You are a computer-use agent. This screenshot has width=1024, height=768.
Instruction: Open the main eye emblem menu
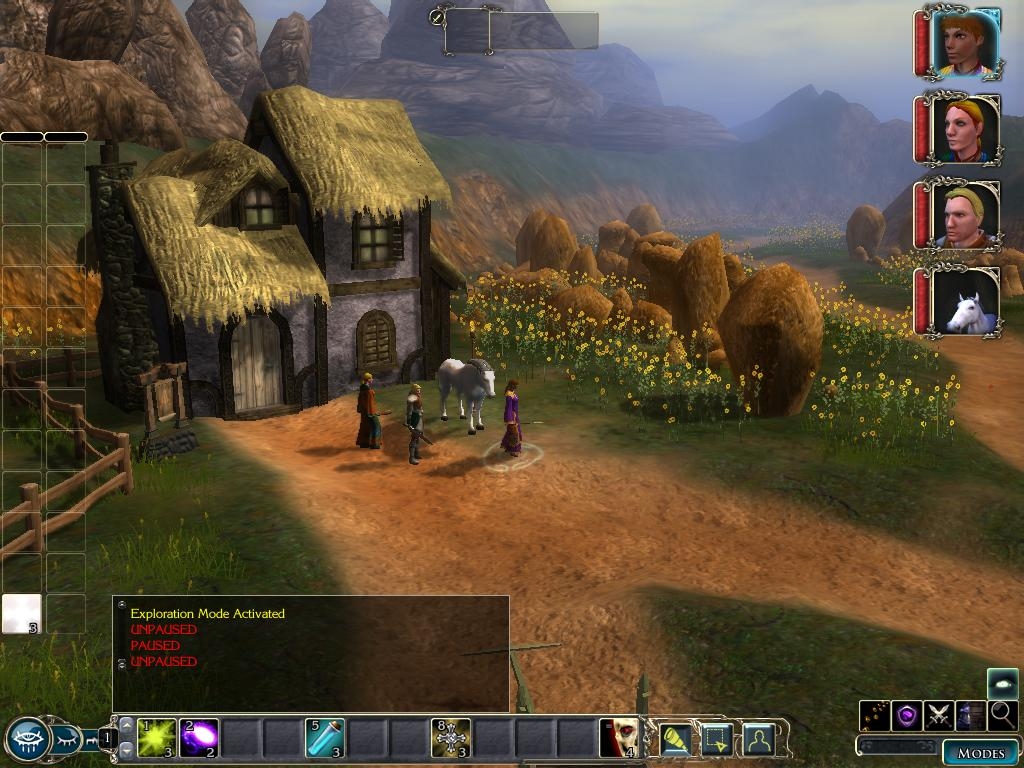click(x=29, y=740)
